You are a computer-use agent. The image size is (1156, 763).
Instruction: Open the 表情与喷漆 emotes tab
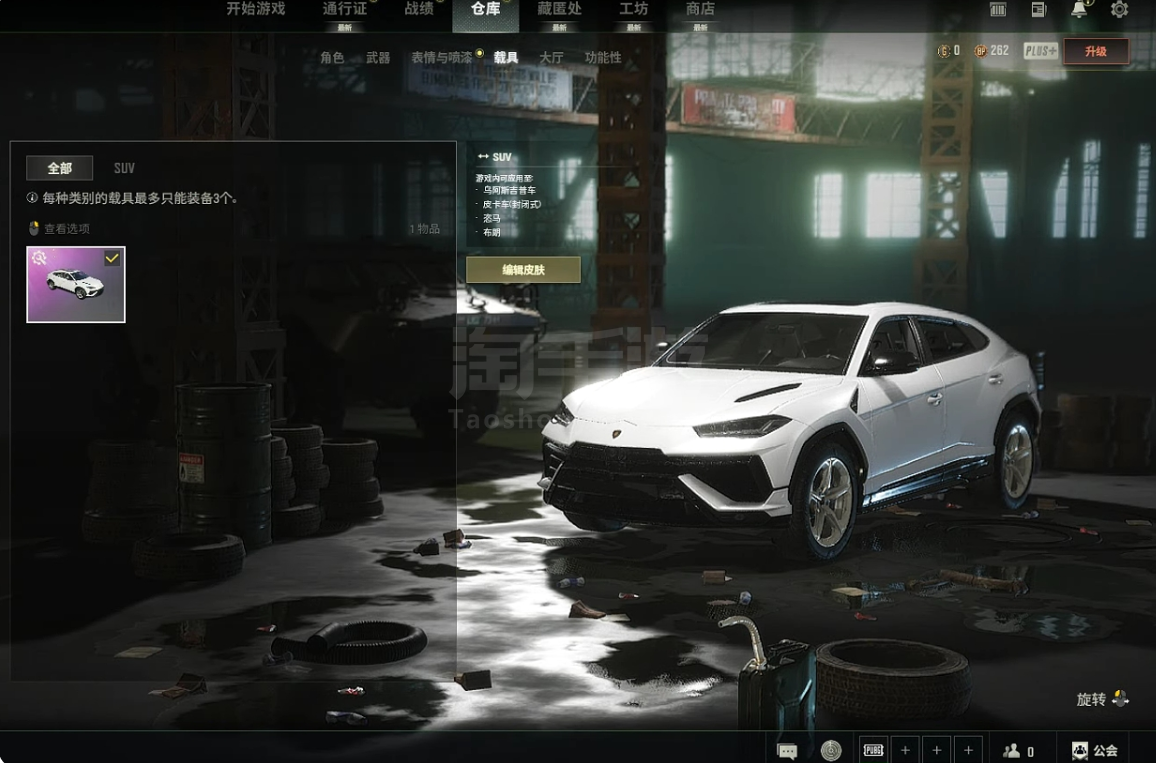(x=441, y=58)
